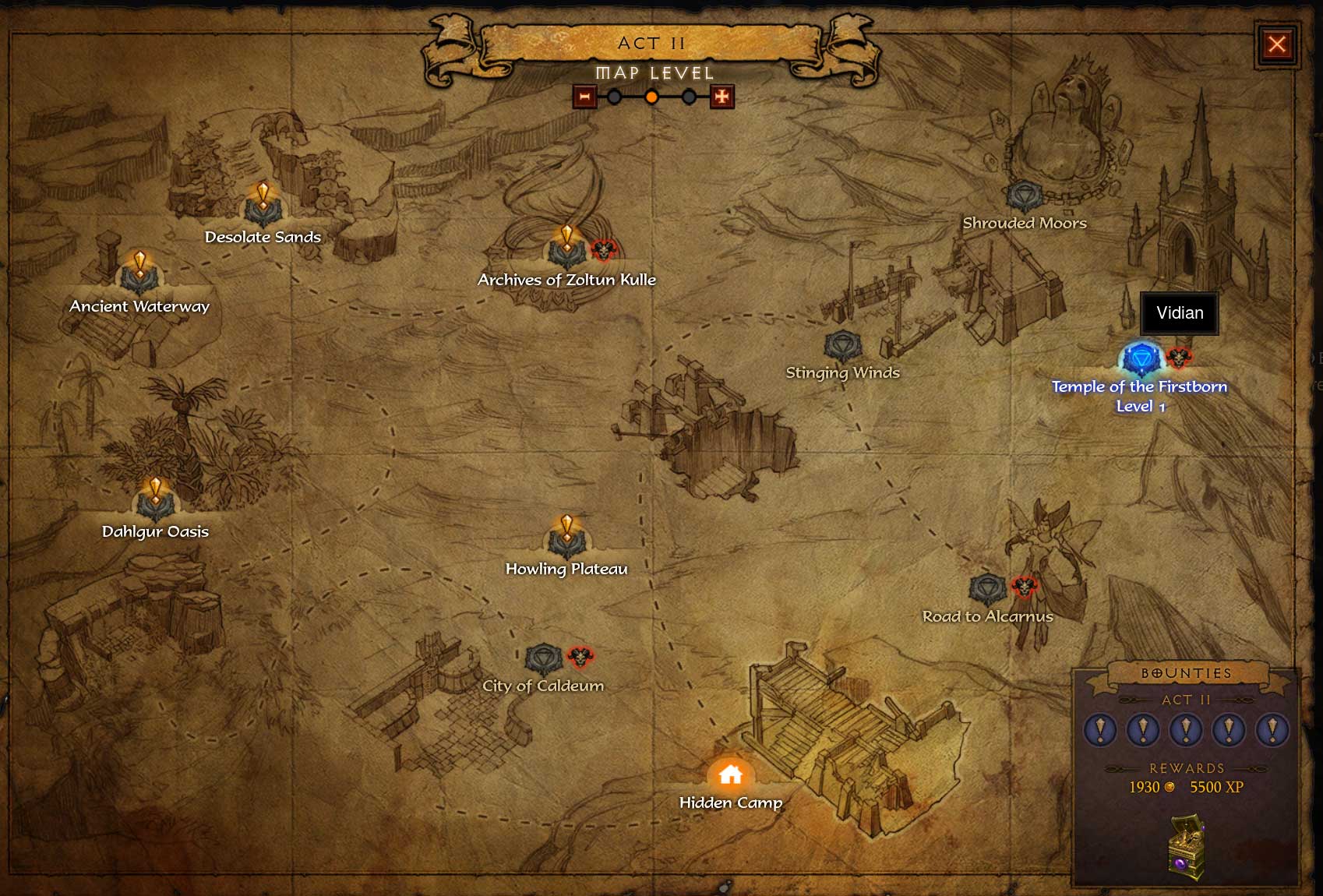Close the Act II map

point(1276,44)
